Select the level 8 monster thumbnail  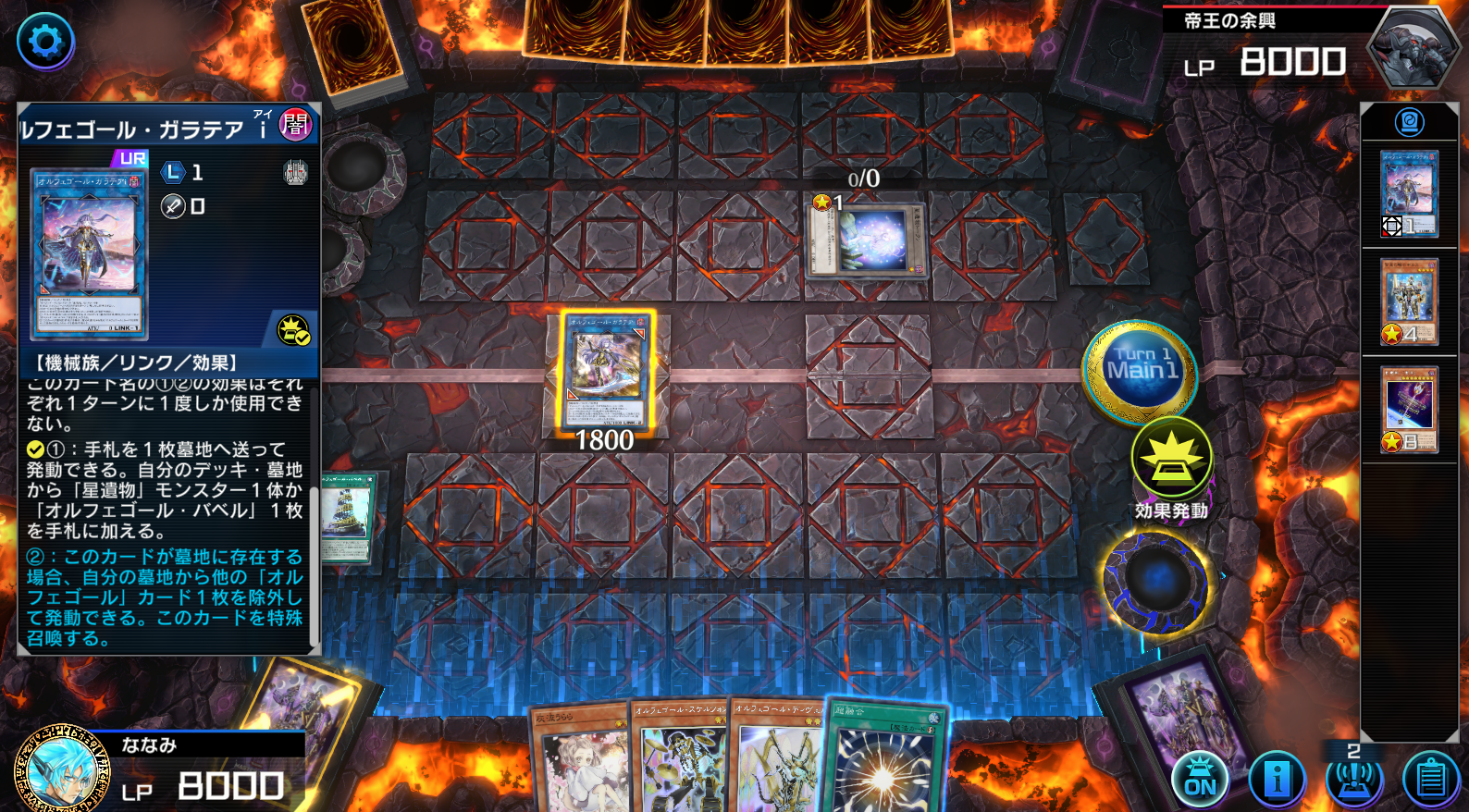pyautogui.click(x=1409, y=410)
